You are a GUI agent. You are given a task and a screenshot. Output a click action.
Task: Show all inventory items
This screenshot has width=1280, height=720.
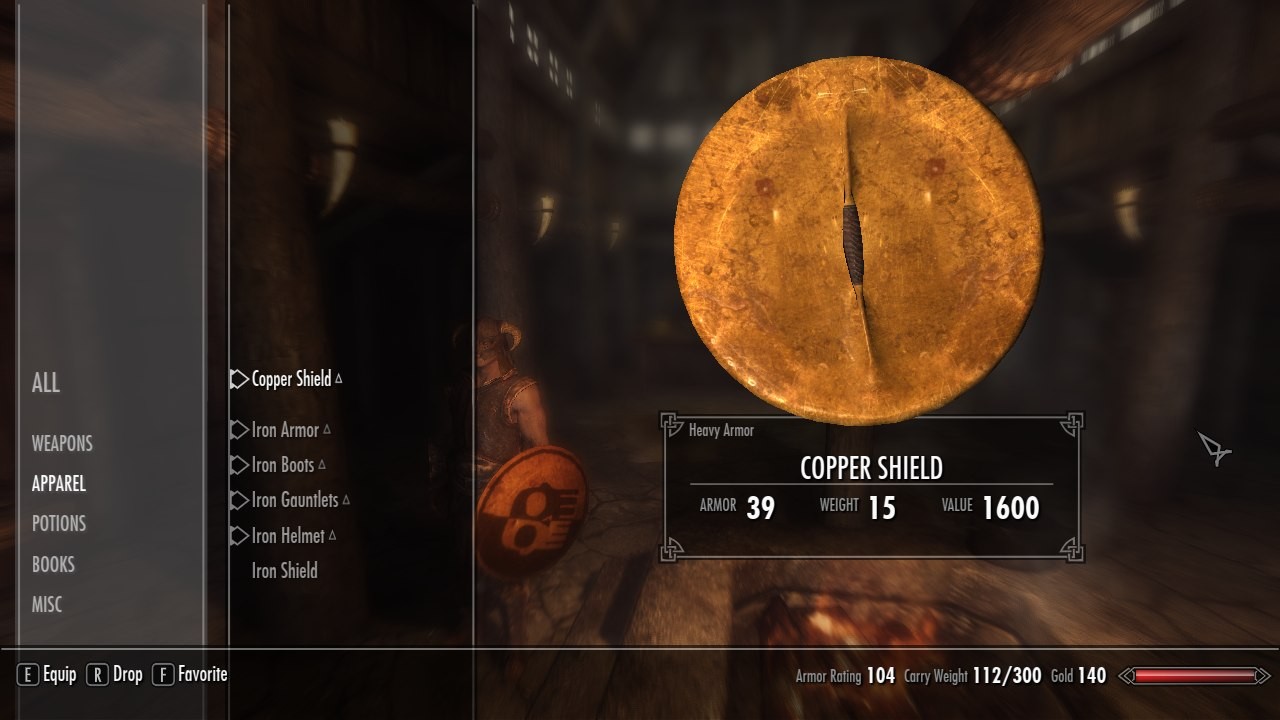coord(46,382)
